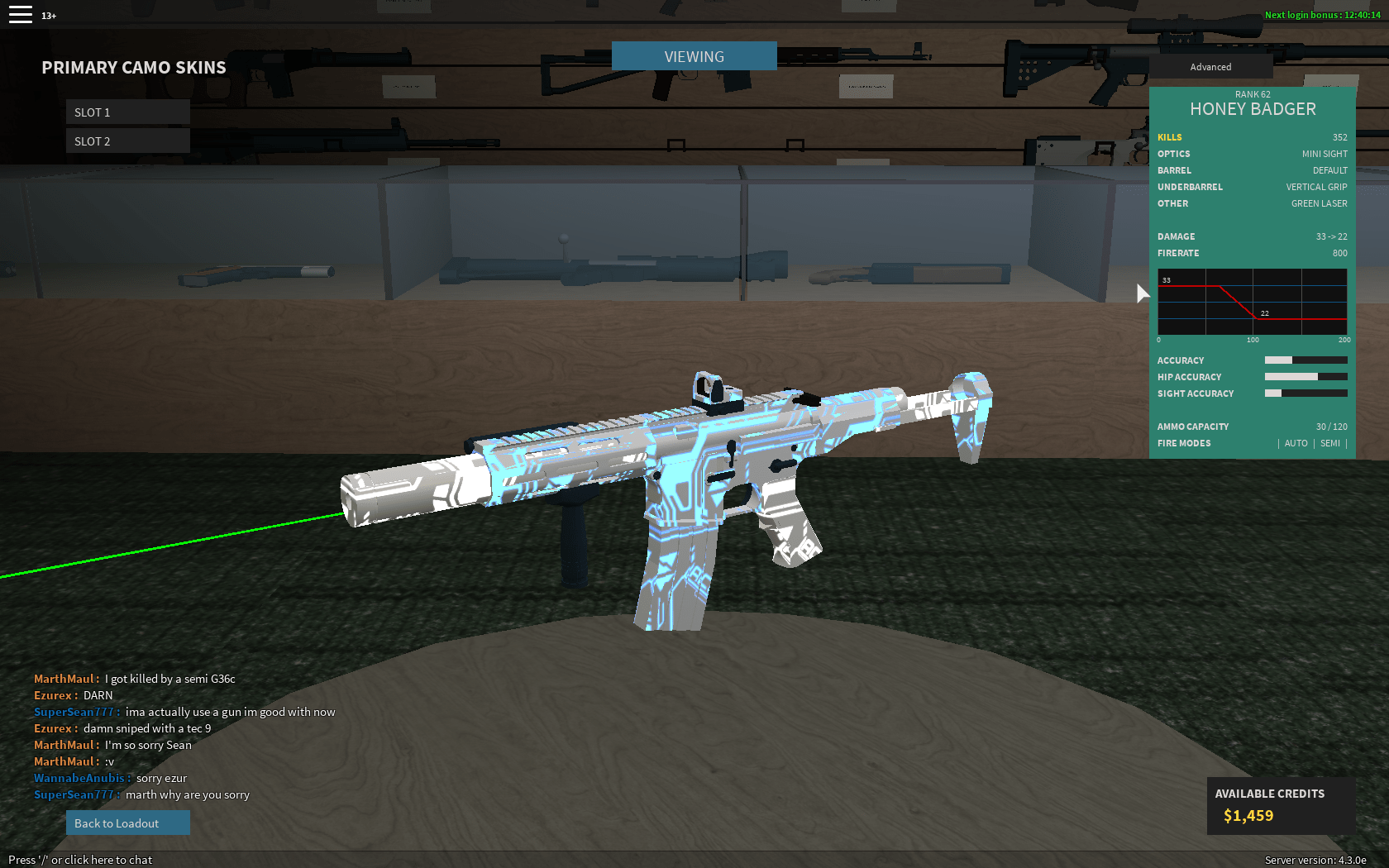Open the hamburger menu icon

(x=20, y=13)
